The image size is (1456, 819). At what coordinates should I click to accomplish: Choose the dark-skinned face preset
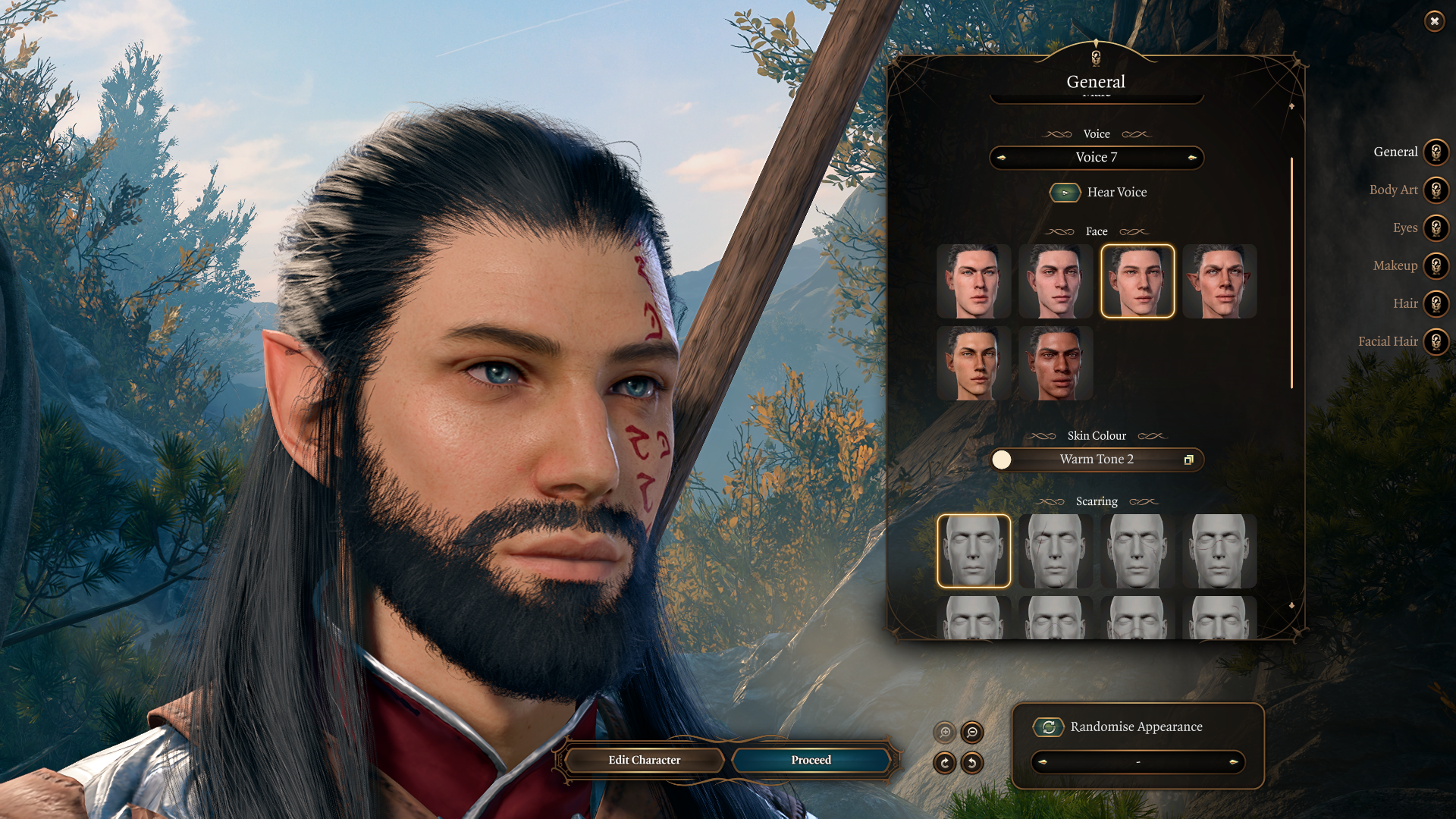pos(1055,363)
